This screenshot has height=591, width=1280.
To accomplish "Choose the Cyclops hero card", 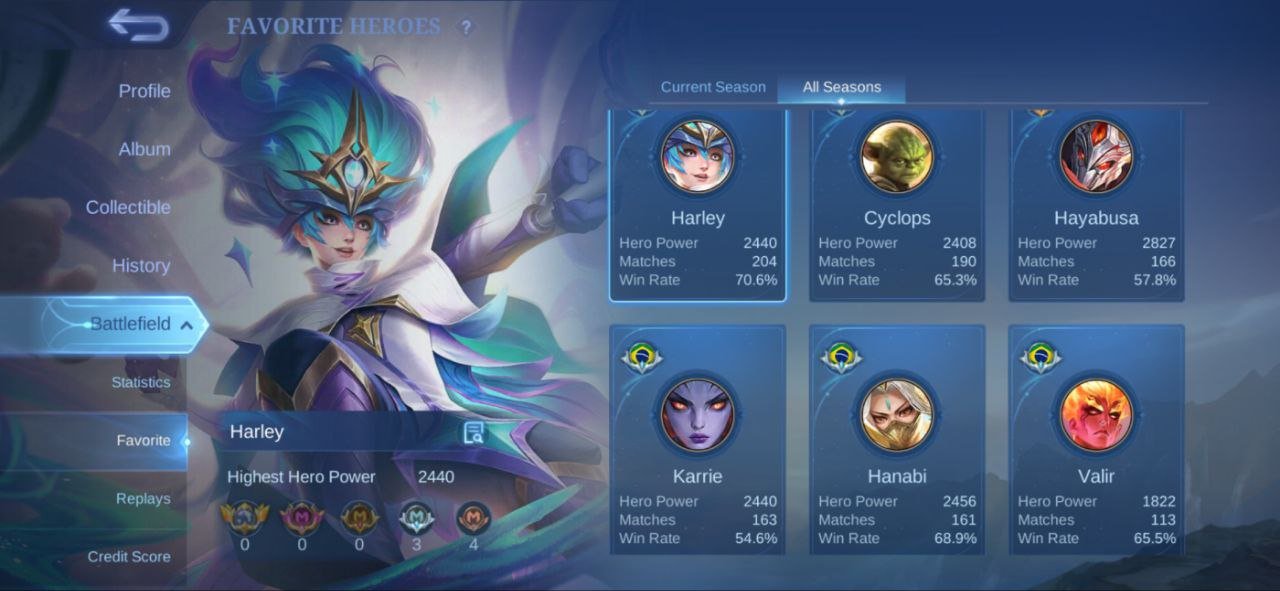I will [x=897, y=205].
